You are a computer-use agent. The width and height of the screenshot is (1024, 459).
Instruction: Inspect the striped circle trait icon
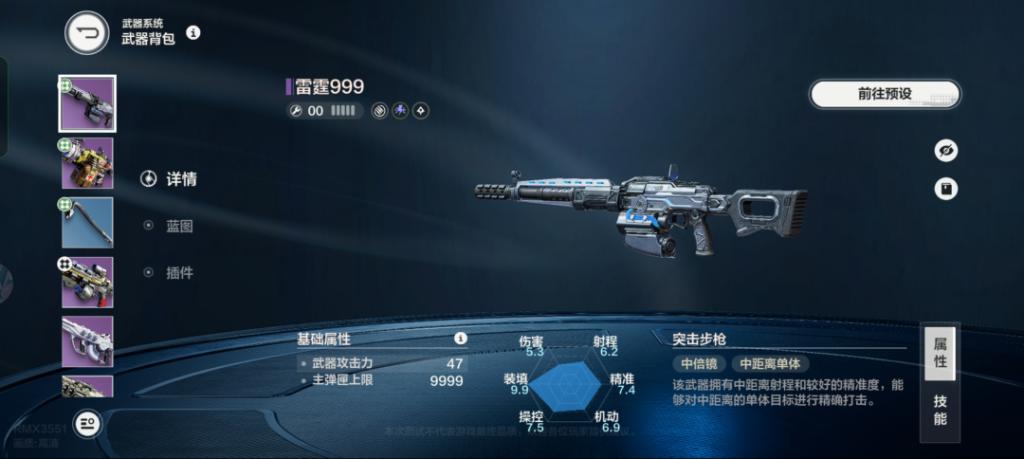point(380,111)
